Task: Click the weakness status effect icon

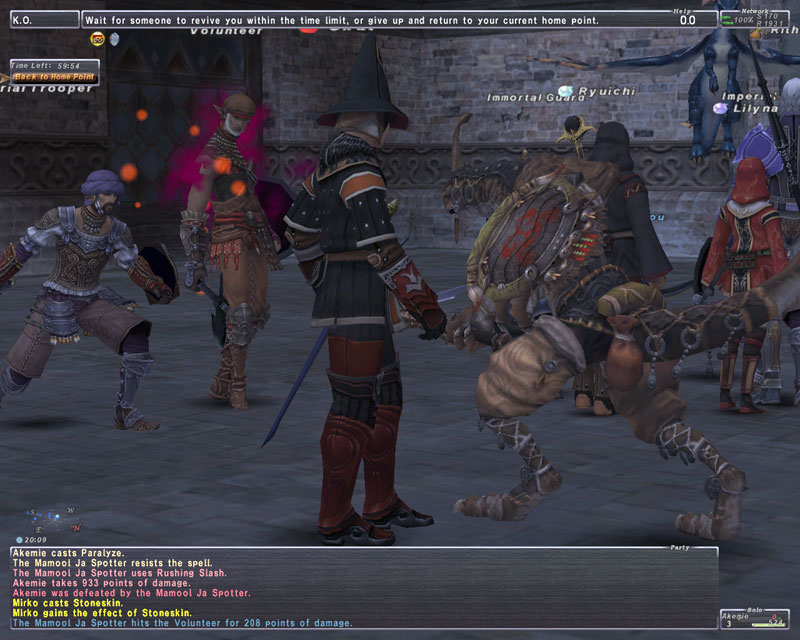Action: pyautogui.click(x=98, y=39)
